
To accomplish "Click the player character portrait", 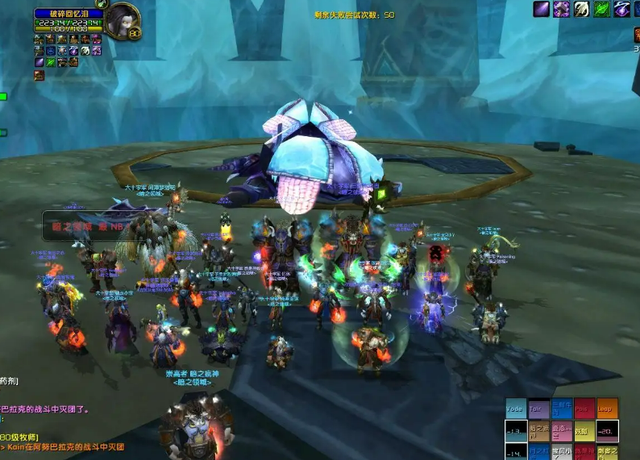I will (122, 19).
